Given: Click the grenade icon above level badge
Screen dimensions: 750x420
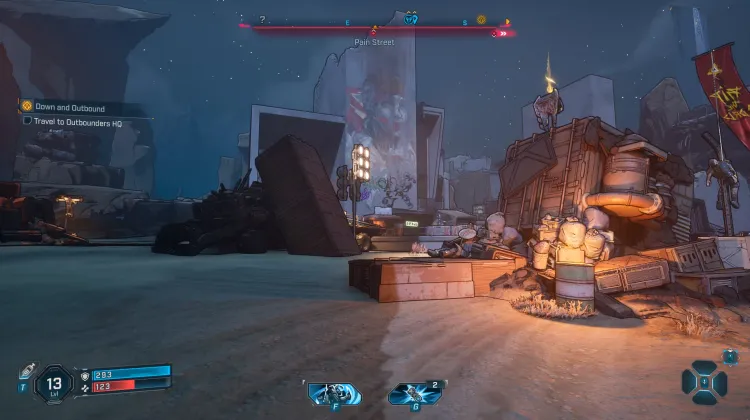Looking at the screenshot, I should coord(27,370).
